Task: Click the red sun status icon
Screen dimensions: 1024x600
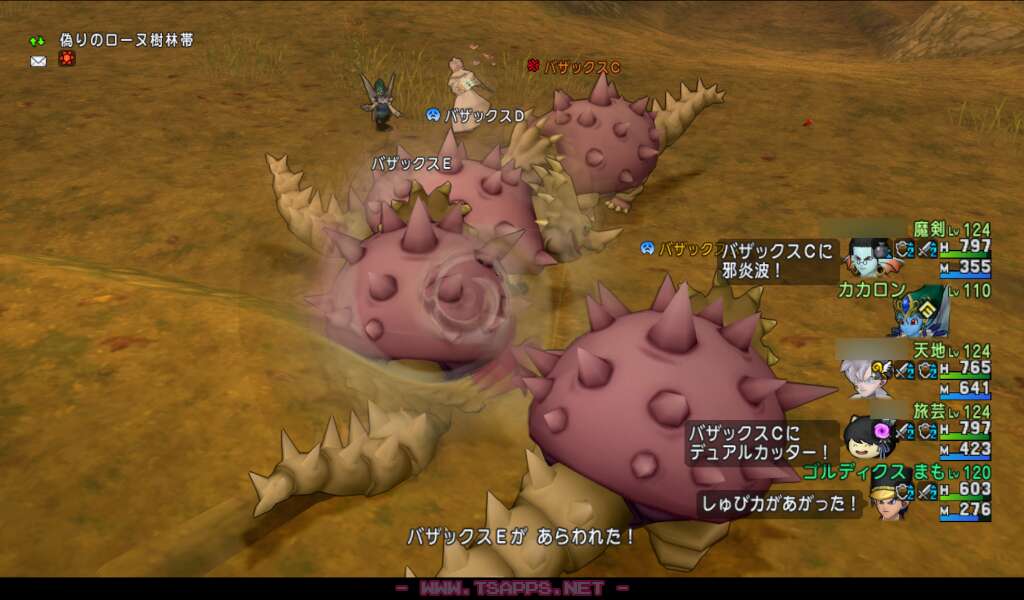Action: point(66,60)
